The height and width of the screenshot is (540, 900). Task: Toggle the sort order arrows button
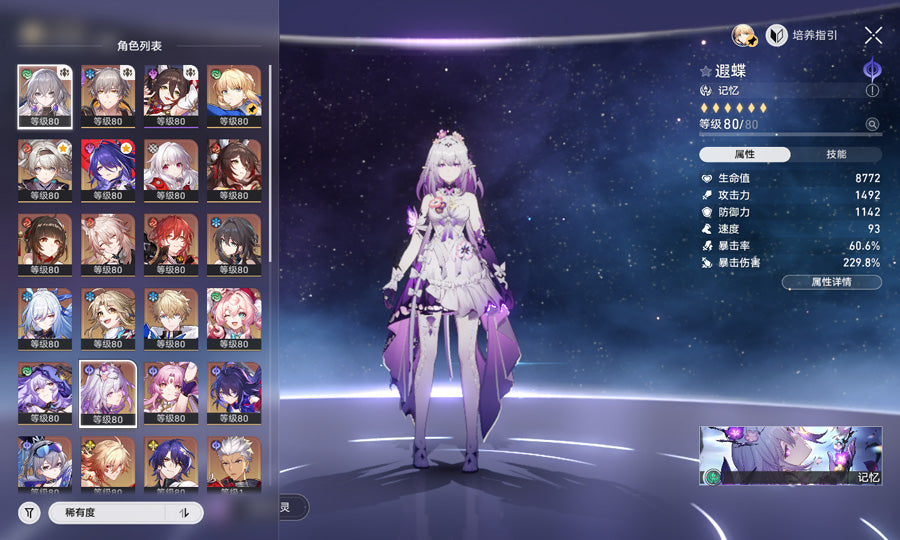(184, 513)
